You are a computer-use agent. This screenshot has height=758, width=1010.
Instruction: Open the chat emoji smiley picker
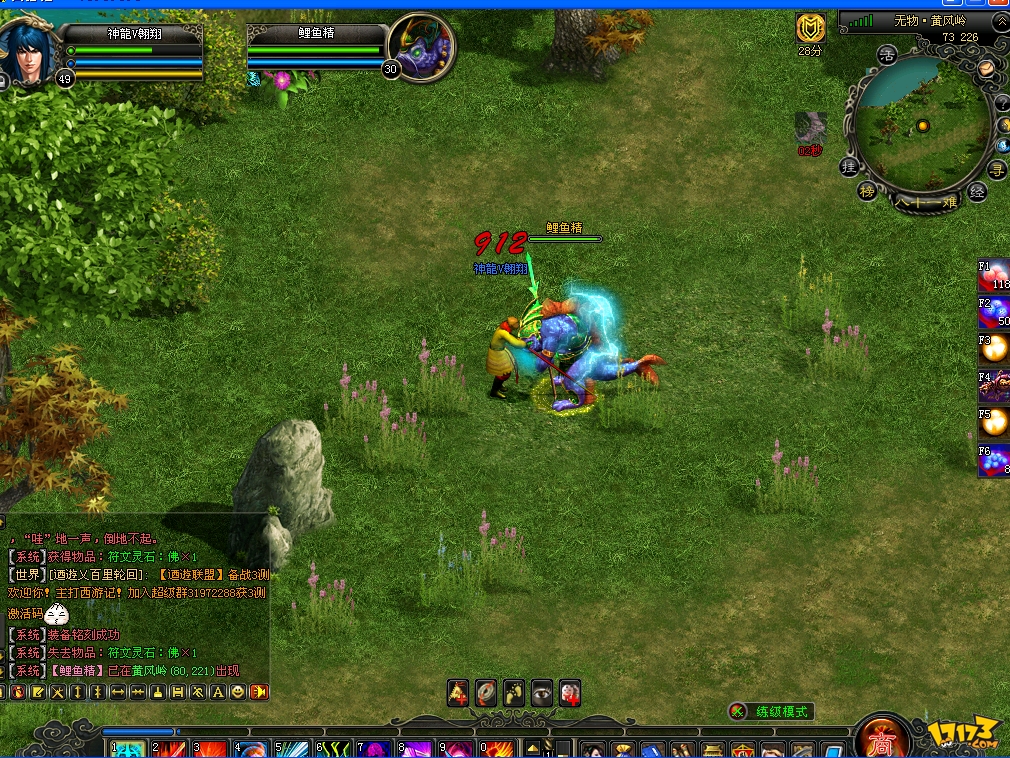coord(238,692)
